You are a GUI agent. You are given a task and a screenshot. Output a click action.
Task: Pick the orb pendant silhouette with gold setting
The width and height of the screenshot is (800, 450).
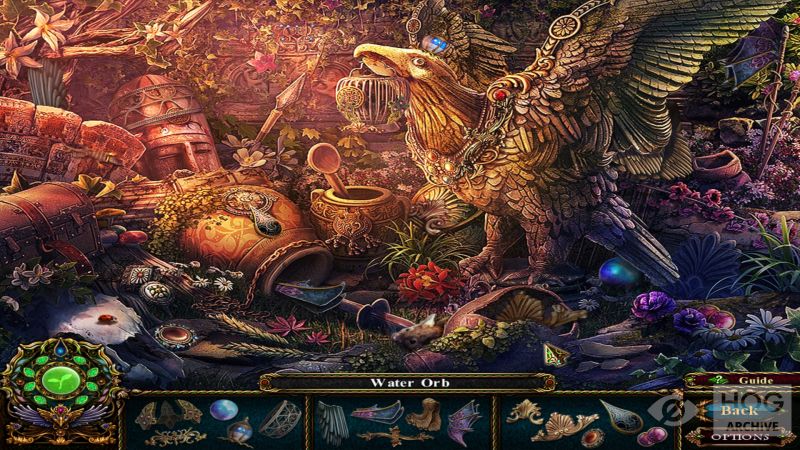click(x=239, y=432)
